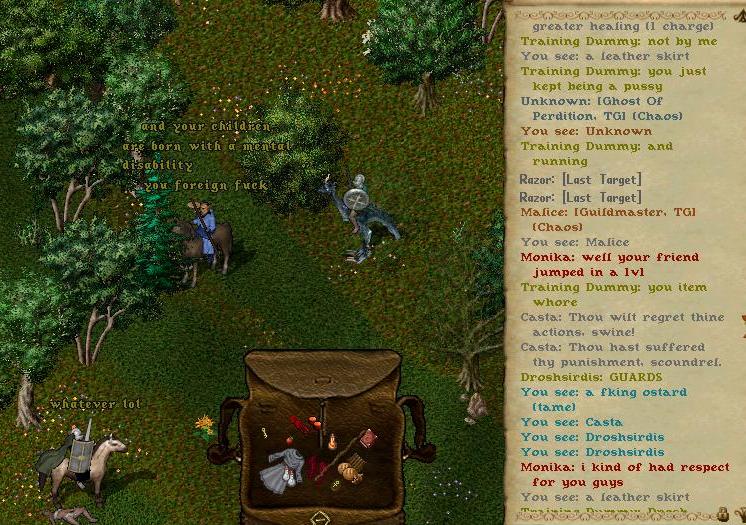The image size is (746, 525).
Task: Click the bread loaves in the backpack
Action: (x=349, y=469)
